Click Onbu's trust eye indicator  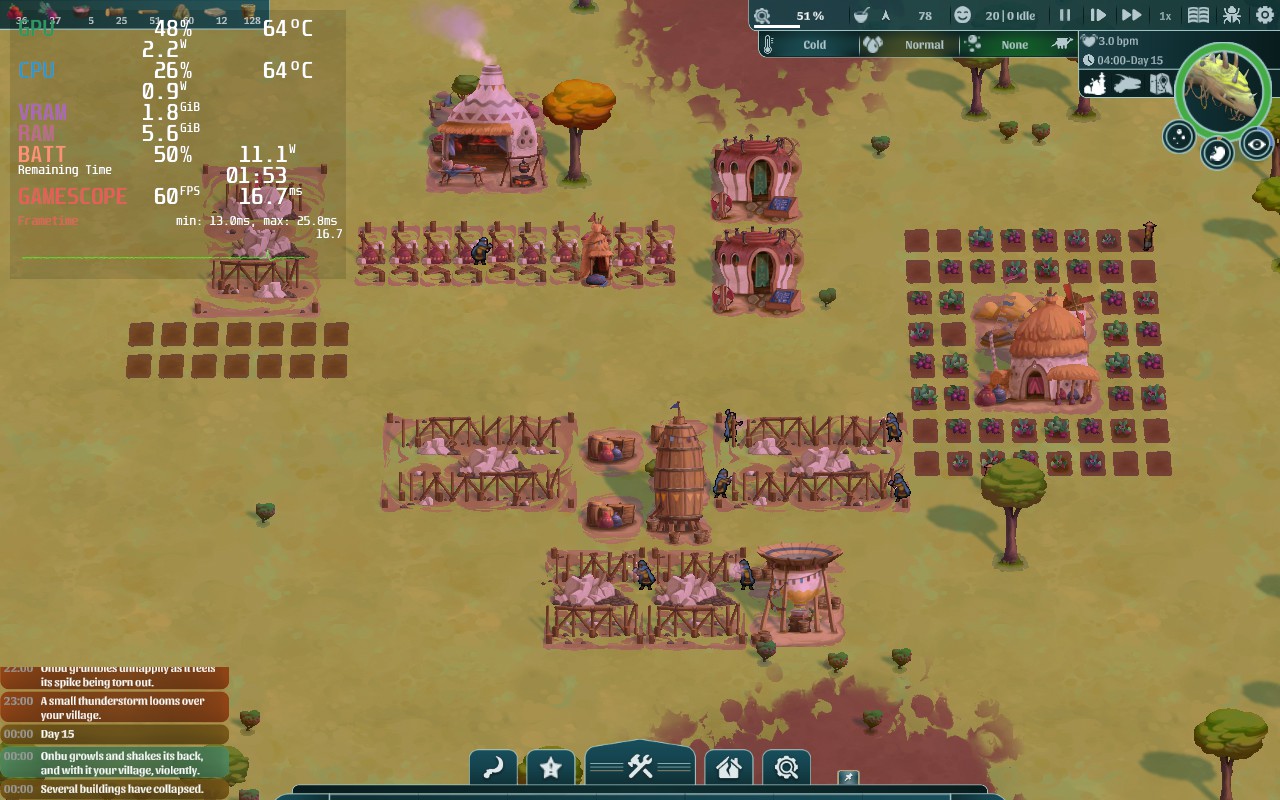[x=1256, y=142]
